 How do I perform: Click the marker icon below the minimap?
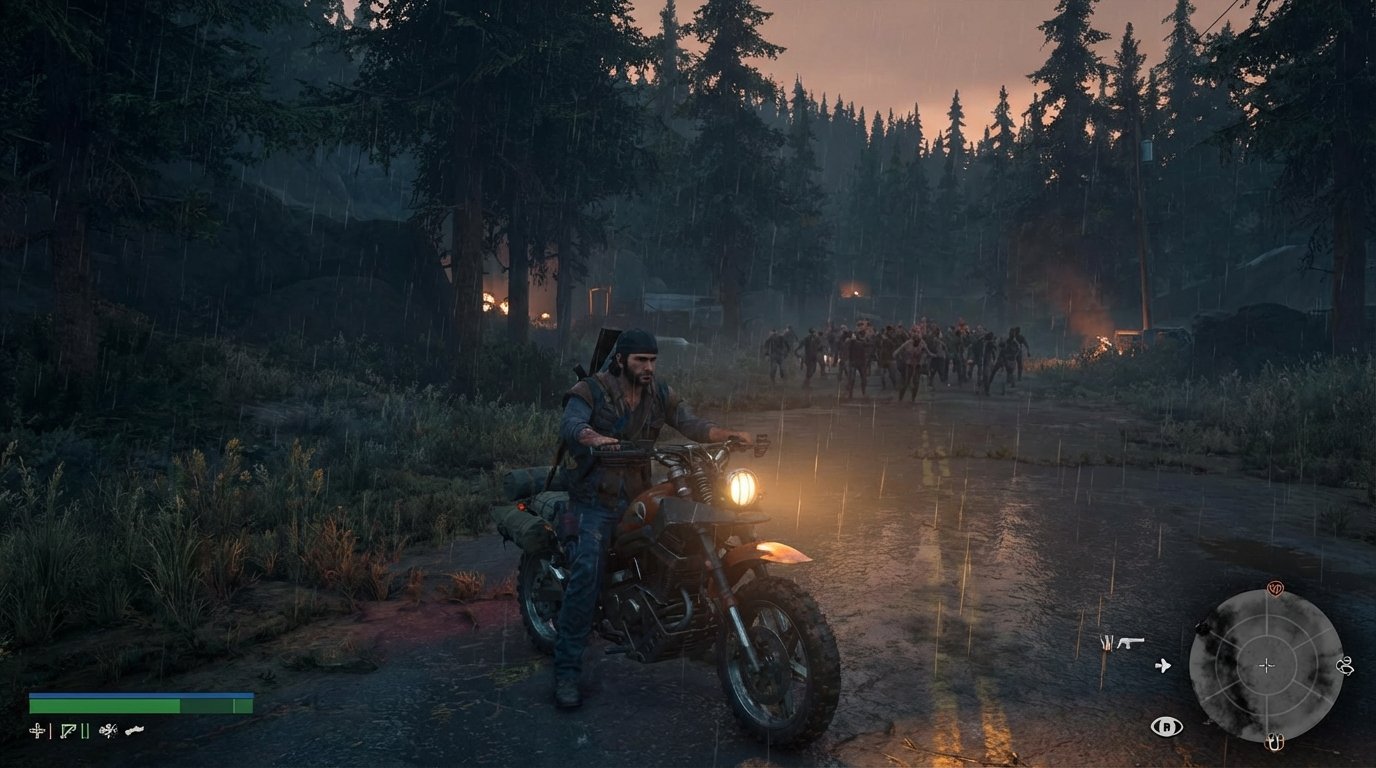coord(1274,744)
